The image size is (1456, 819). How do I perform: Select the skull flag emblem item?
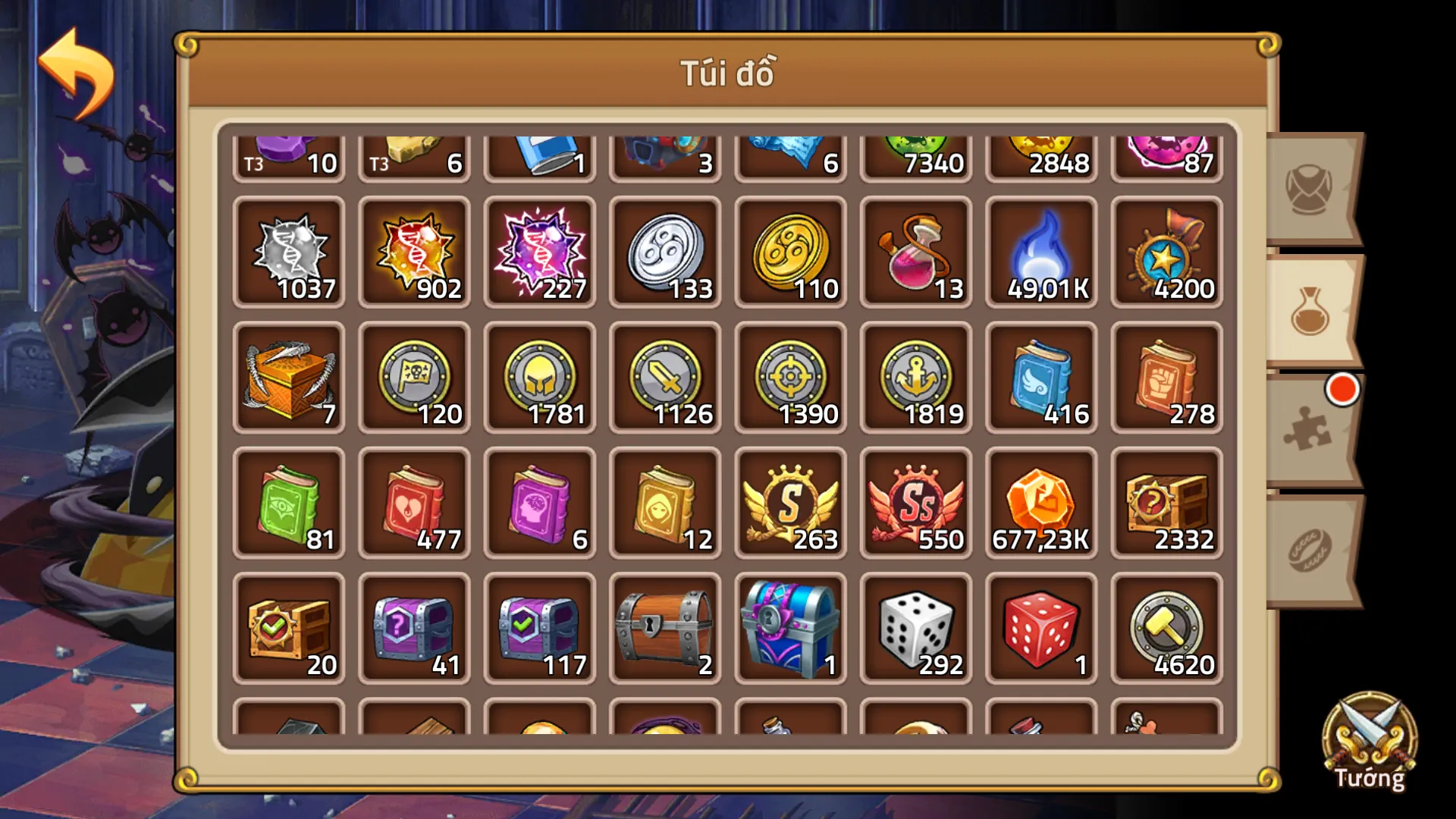pyautogui.click(x=414, y=375)
